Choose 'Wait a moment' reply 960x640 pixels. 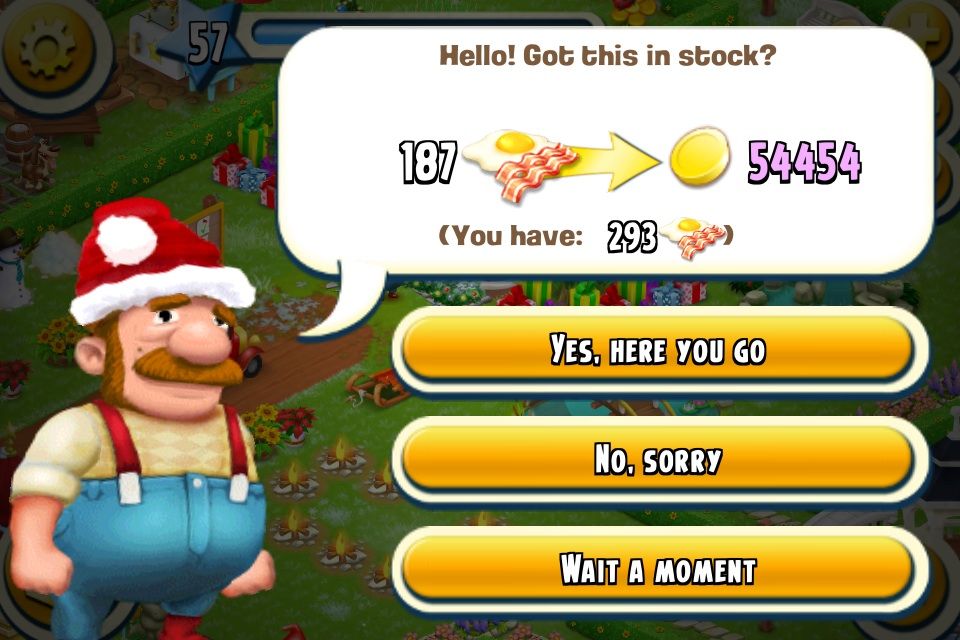657,570
